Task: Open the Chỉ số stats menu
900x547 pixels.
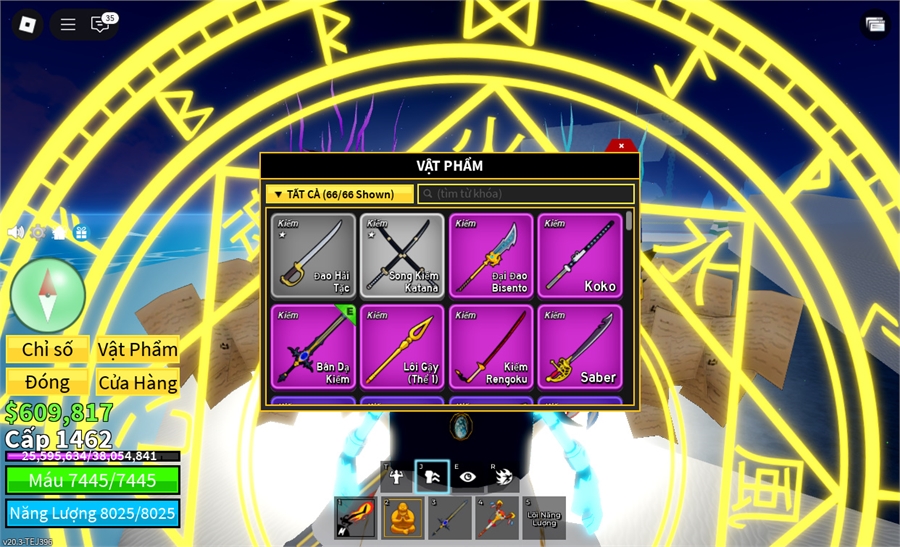Action: pyautogui.click(x=48, y=349)
